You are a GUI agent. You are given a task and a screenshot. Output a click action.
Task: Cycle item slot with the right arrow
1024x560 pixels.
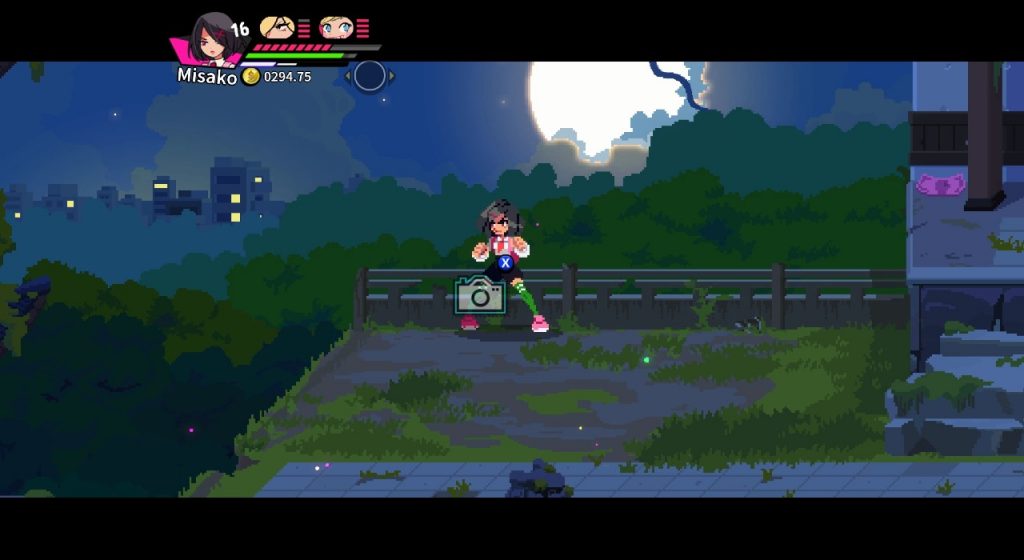click(391, 76)
